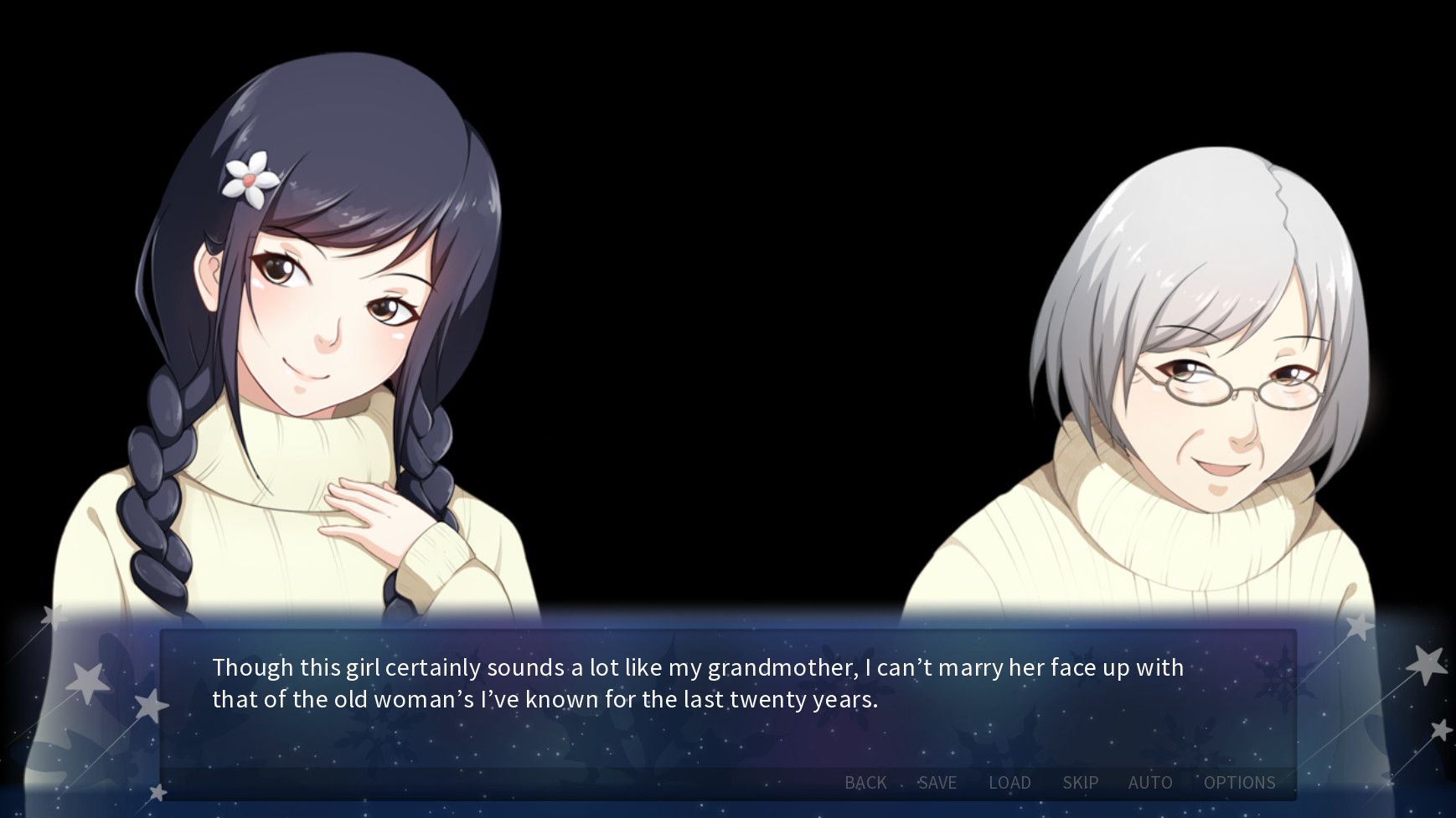1456x818 pixels.
Task: Open the Options menu
Action: (x=1239, y=782)
